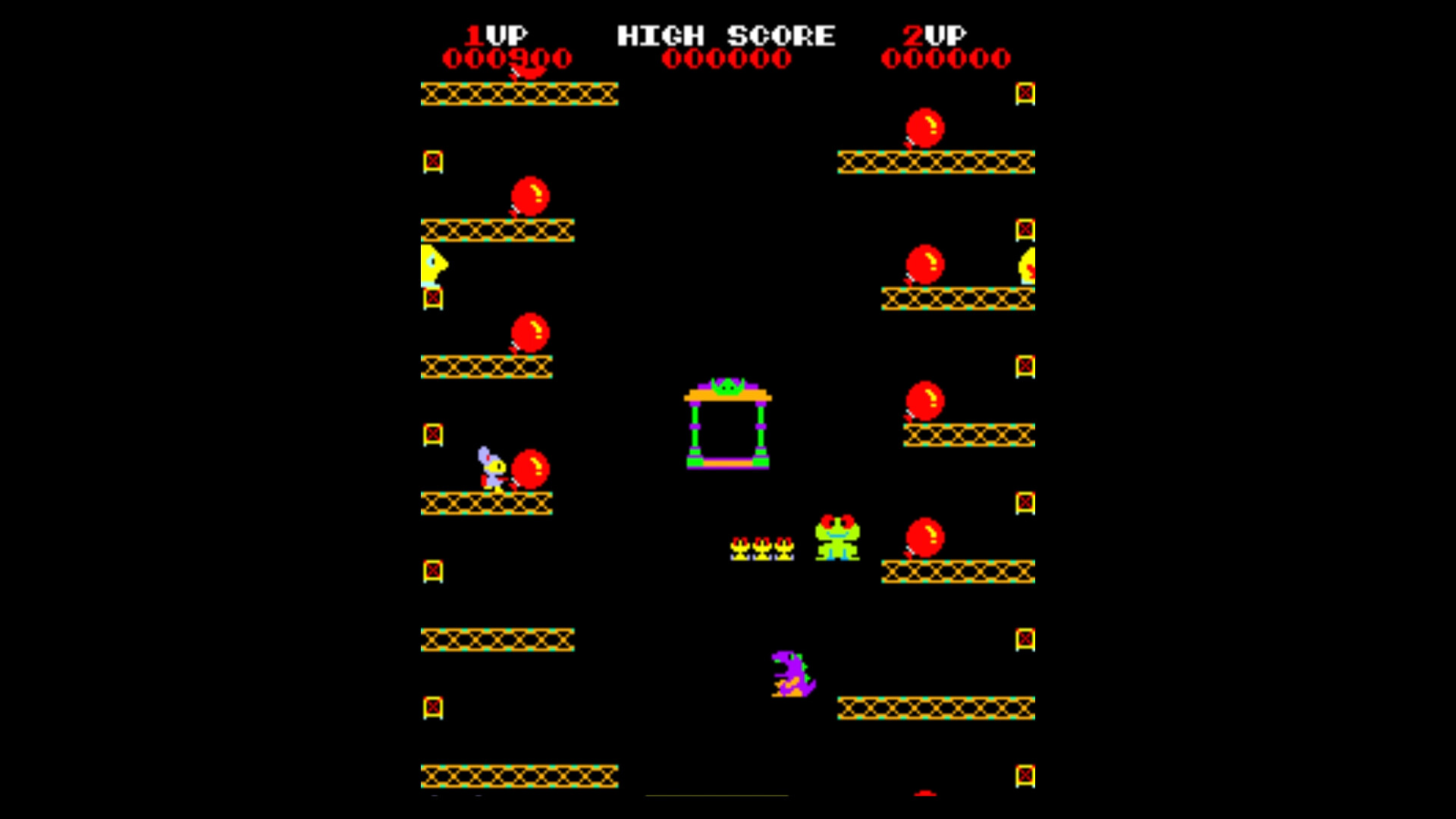Toggle the X trapdoor in the top-right corner
This screenshot has height=819, width=1456.
pos(1024,93)
